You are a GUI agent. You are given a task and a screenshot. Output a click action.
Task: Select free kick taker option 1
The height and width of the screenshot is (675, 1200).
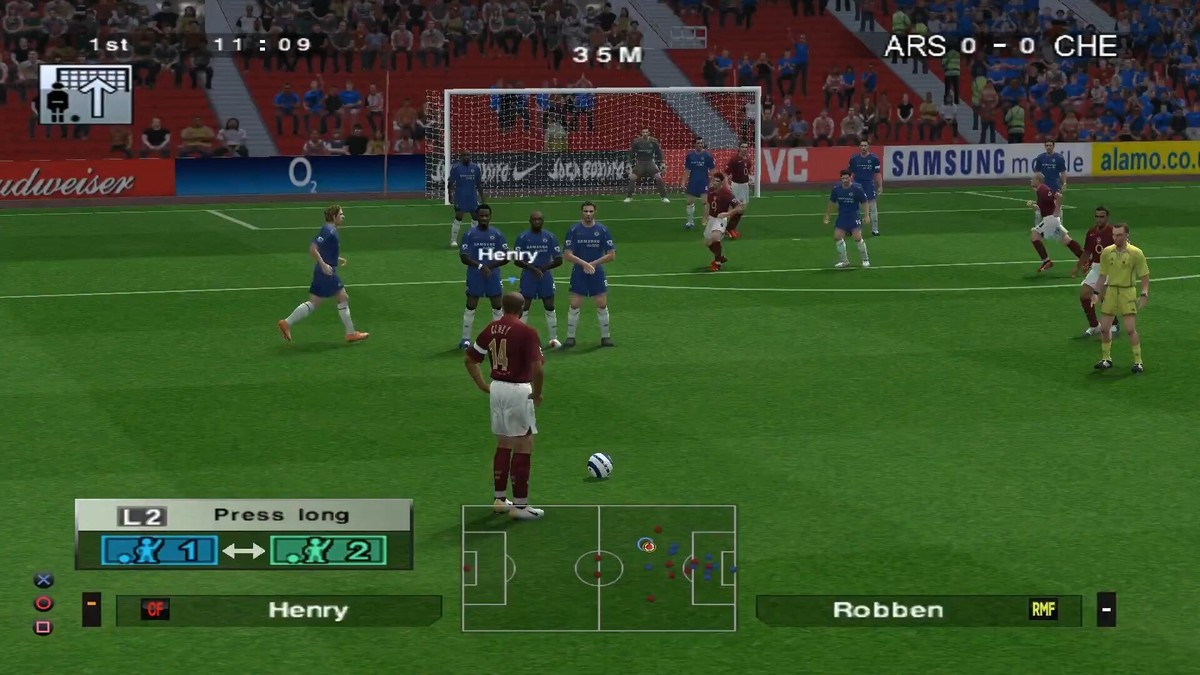(x=159, y=550)
